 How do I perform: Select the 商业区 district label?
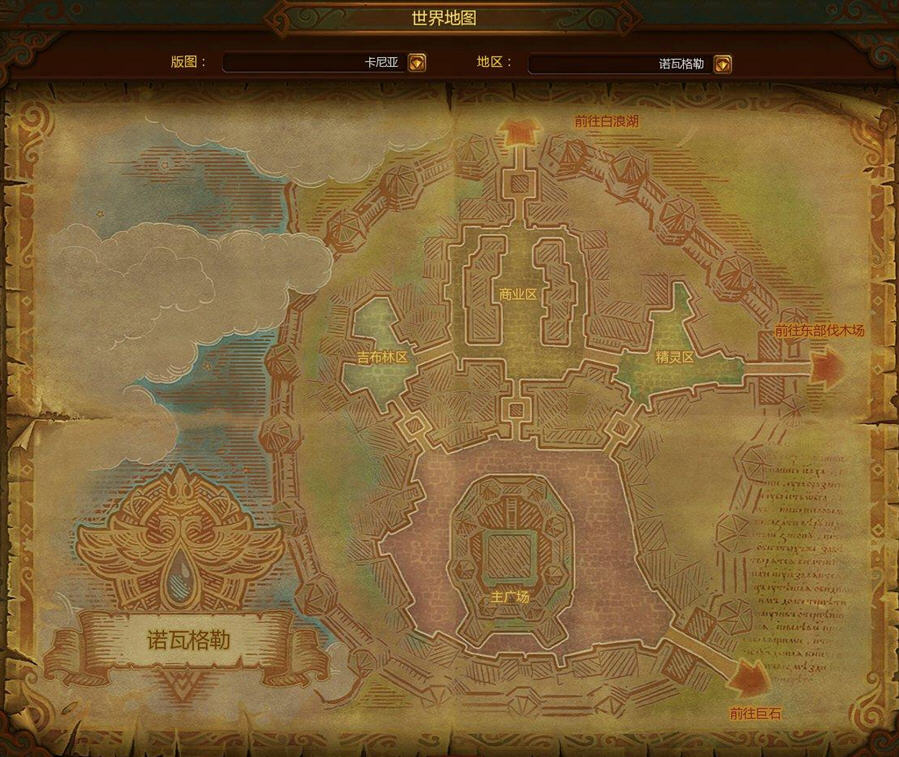click(518, 294)
